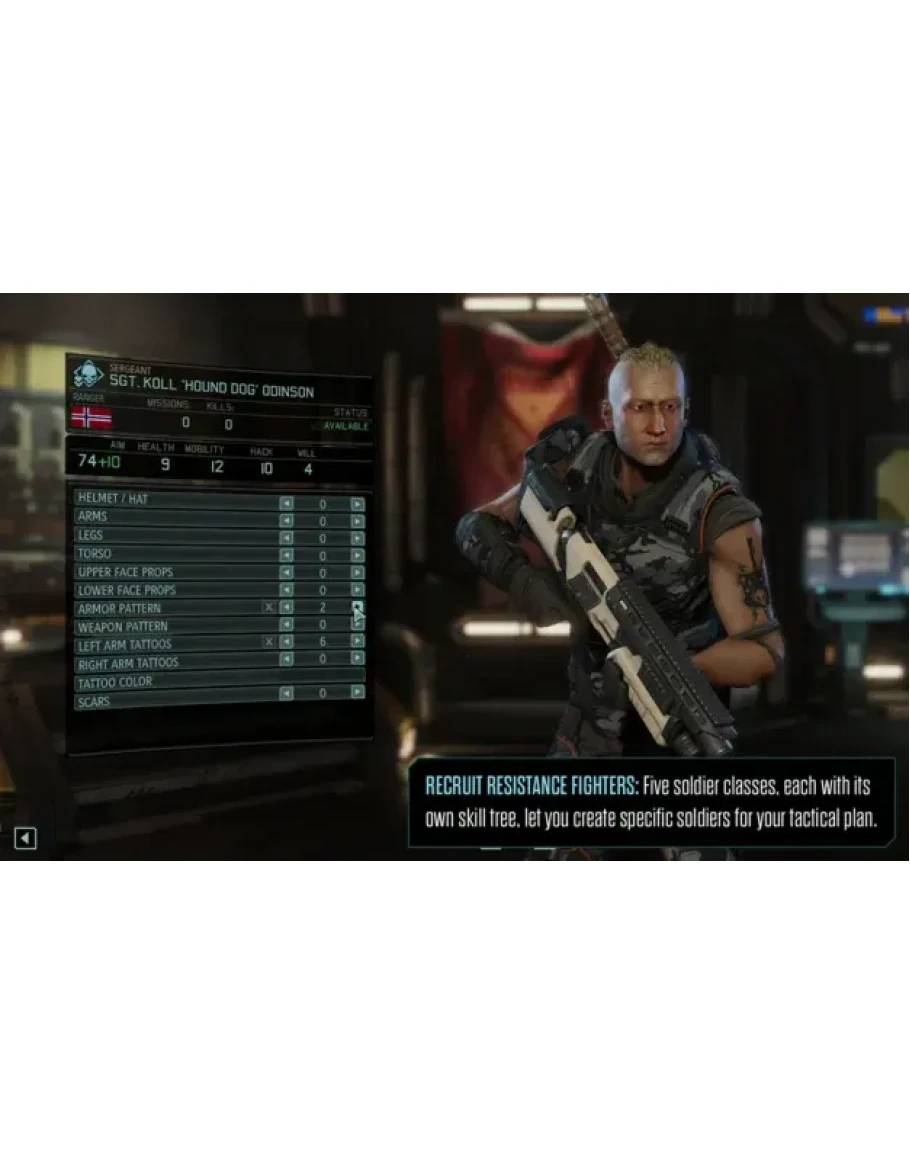Switch to the next Scars option

pos(357,692)
